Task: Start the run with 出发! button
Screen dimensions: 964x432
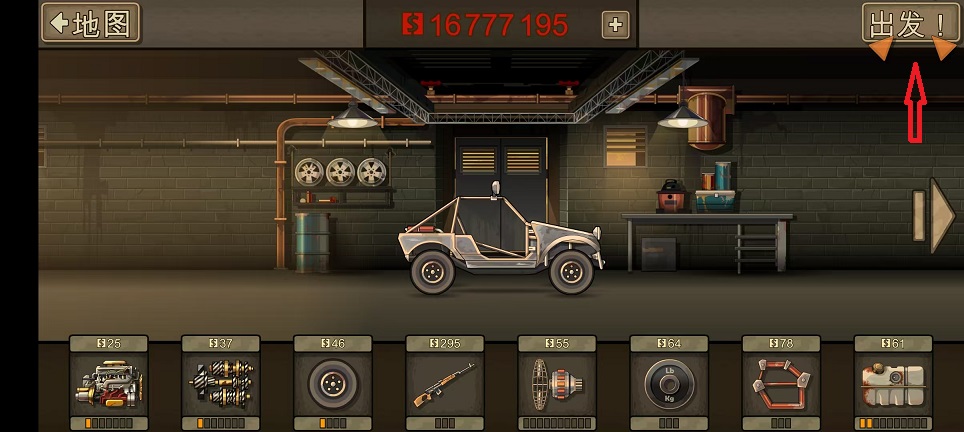Action: (908, 24)
